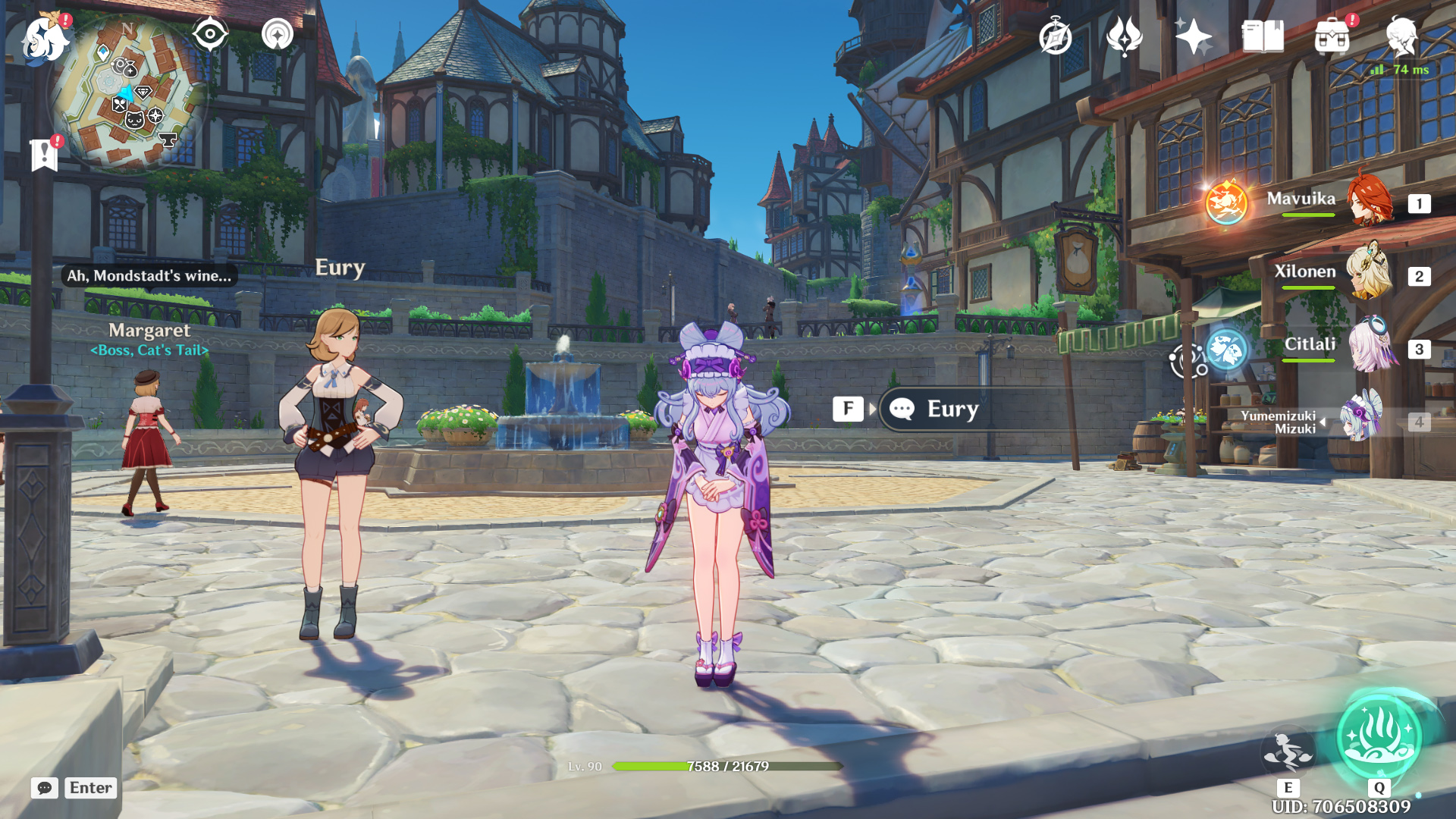Talk to Eury via dialogue prompt
Screen dimensions: 1456x819
[952, 409]
